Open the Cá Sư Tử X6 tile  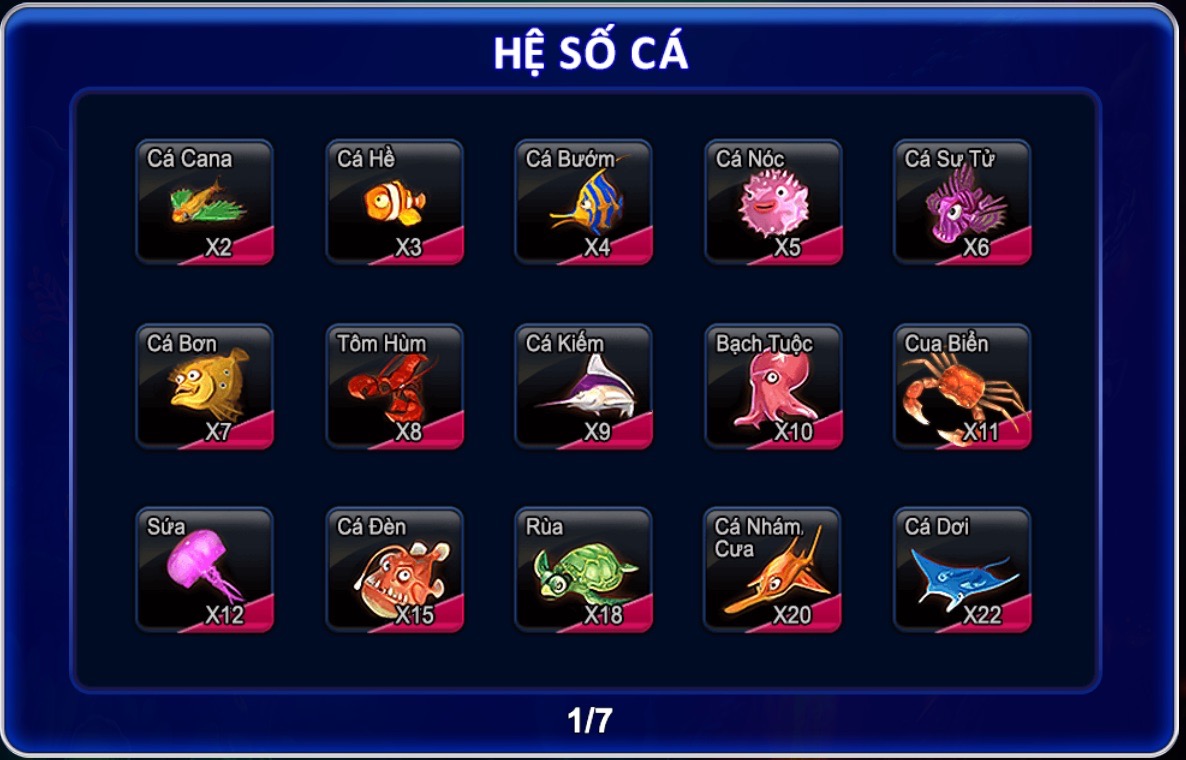pos(962,202)
